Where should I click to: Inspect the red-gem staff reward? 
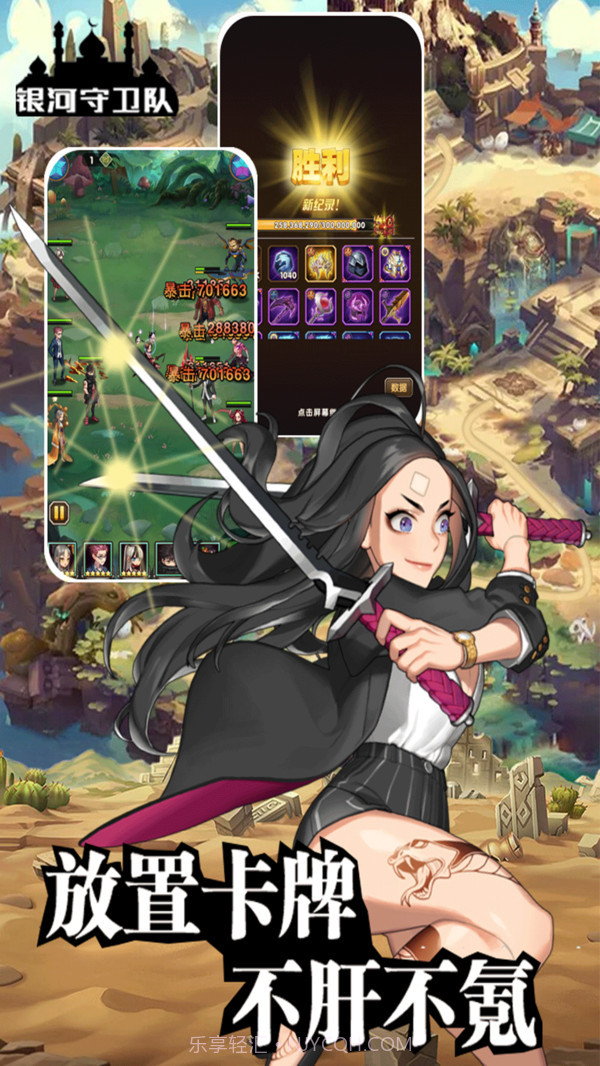click(320, 306)
